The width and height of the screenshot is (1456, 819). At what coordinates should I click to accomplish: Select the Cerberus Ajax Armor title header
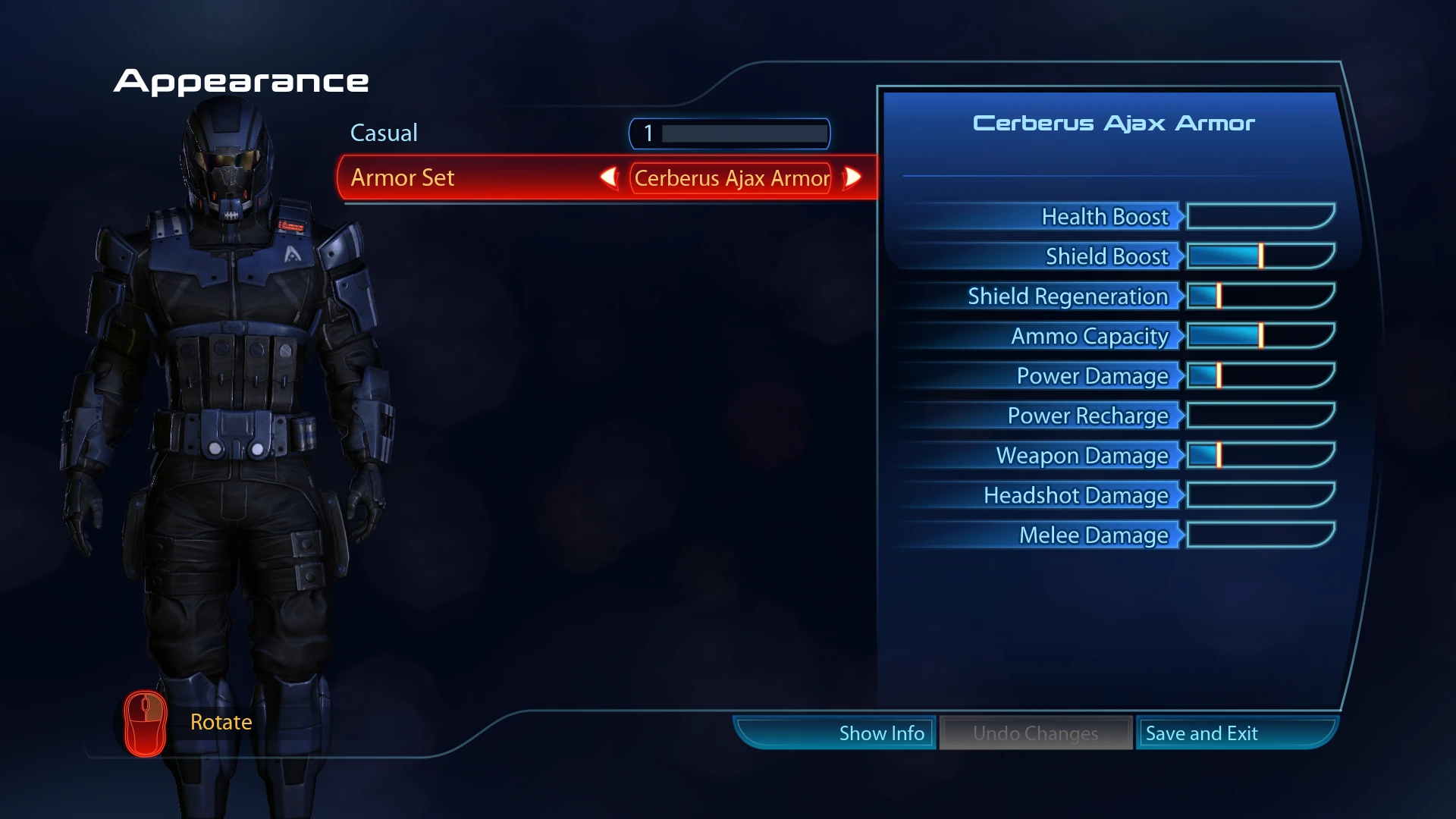point(1115,123)
